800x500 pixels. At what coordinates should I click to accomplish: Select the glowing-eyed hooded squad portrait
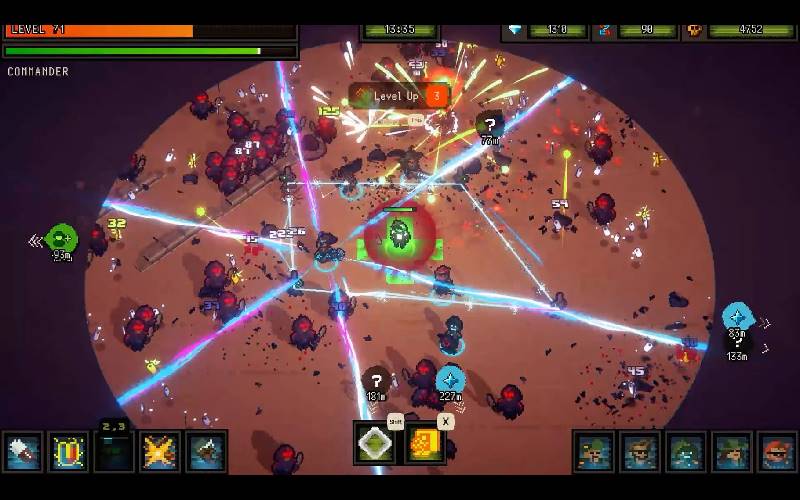685,452
